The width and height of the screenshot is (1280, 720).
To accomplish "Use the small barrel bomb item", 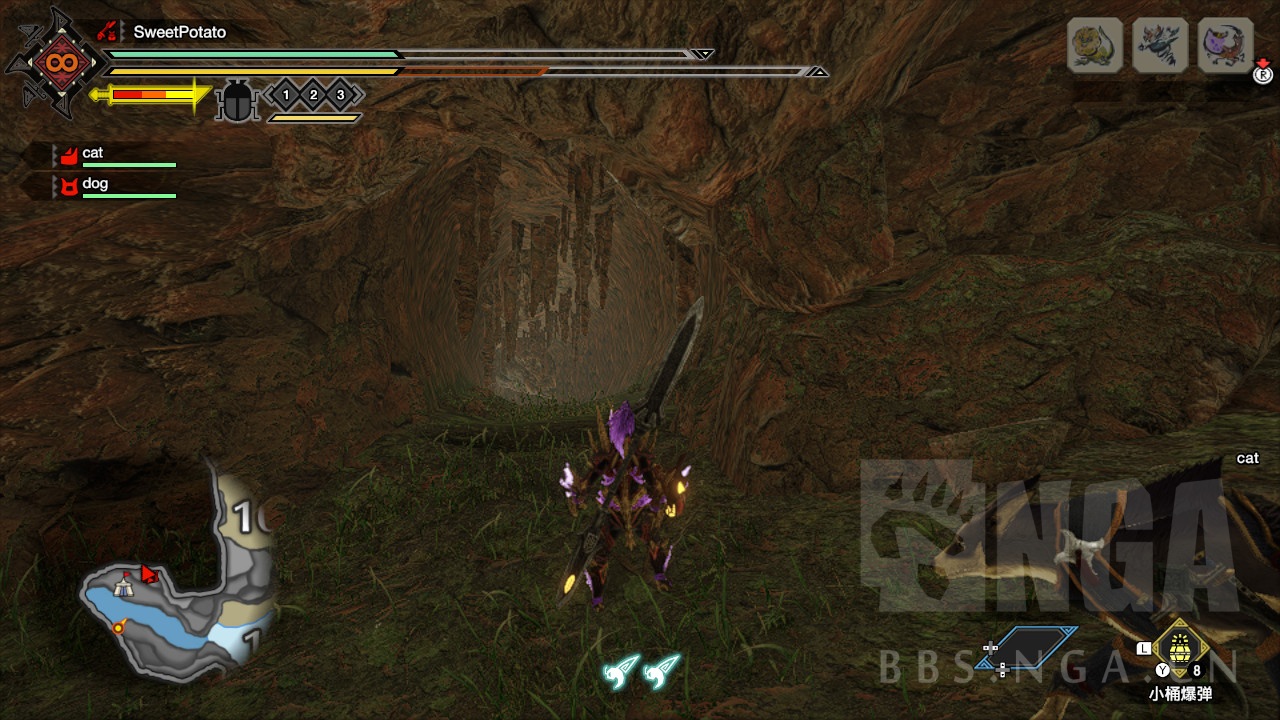I will [x=1181, y=648].
